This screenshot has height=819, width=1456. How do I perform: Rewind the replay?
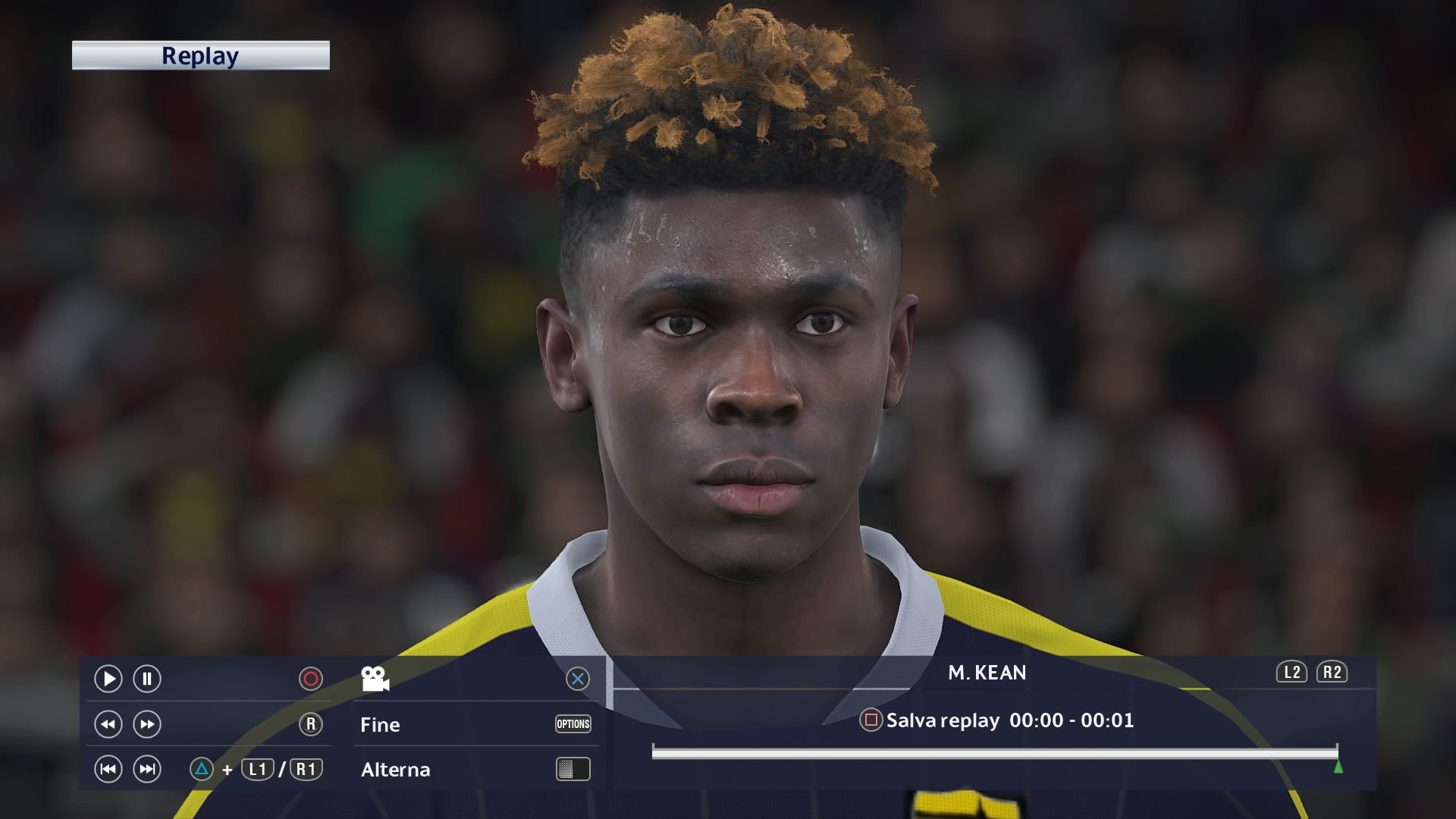click(108, 724)
